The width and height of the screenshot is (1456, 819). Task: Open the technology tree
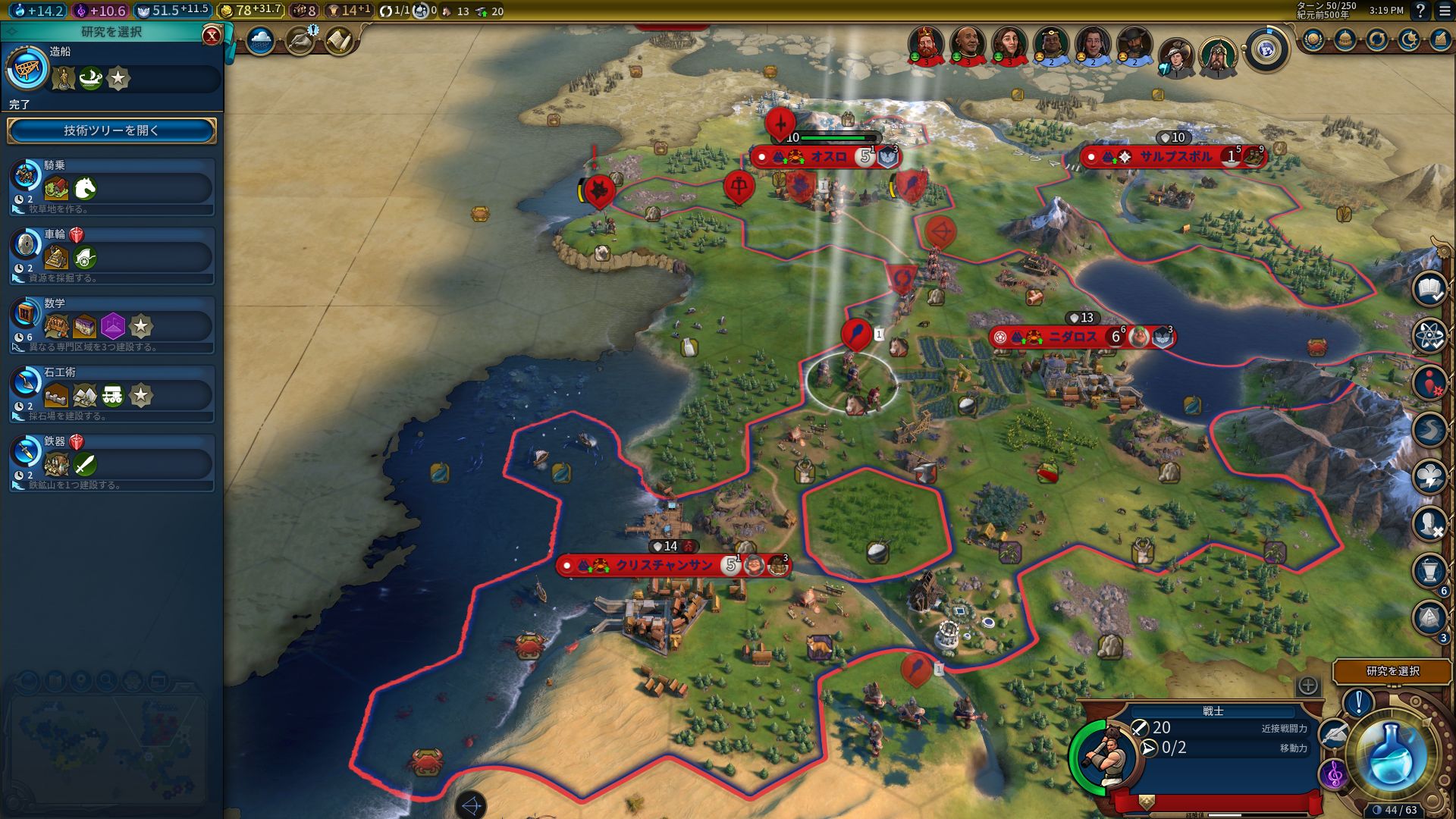(x=111, y=130)
